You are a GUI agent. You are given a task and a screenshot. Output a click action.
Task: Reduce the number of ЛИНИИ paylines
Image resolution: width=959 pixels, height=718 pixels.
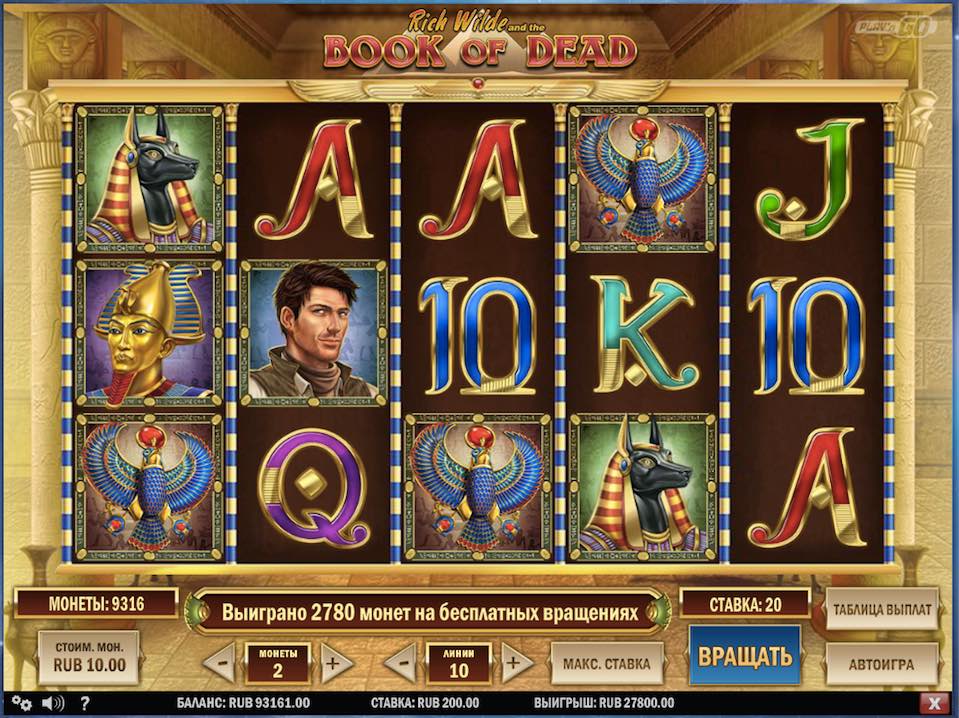[399, 662]
